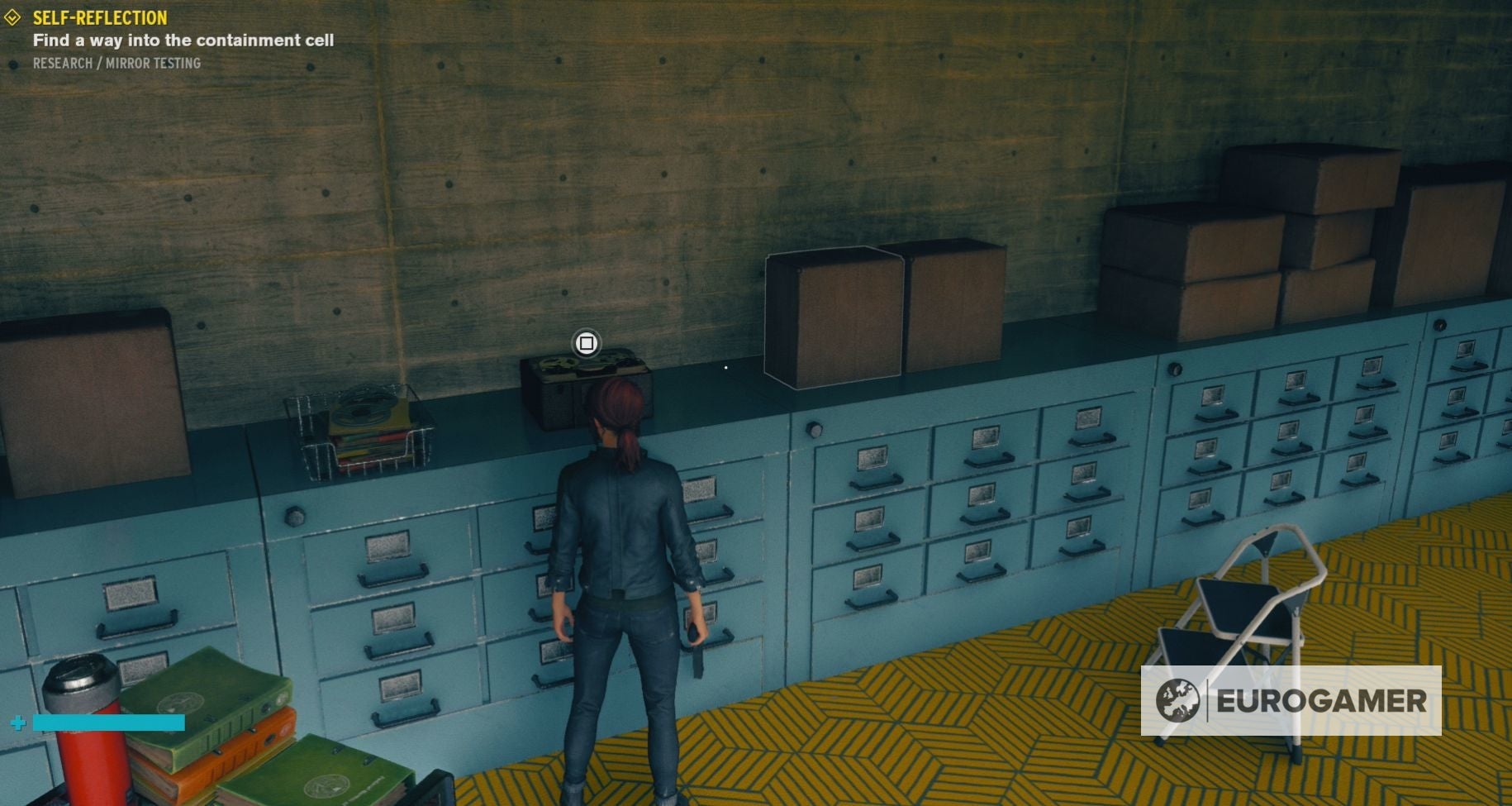Click the yellow diamond mission icon

[12, 17]
